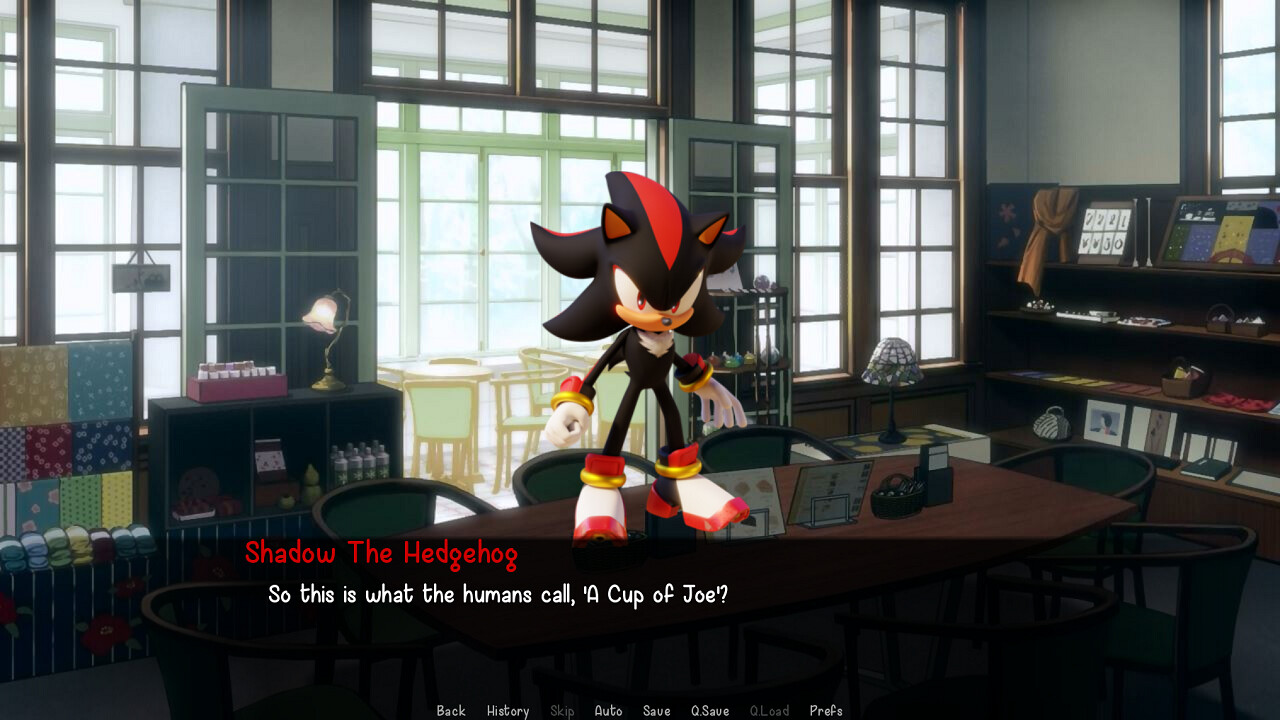Perform a Quick Save with Q.Save
The image size is (1280, 720).
[708, 711]
